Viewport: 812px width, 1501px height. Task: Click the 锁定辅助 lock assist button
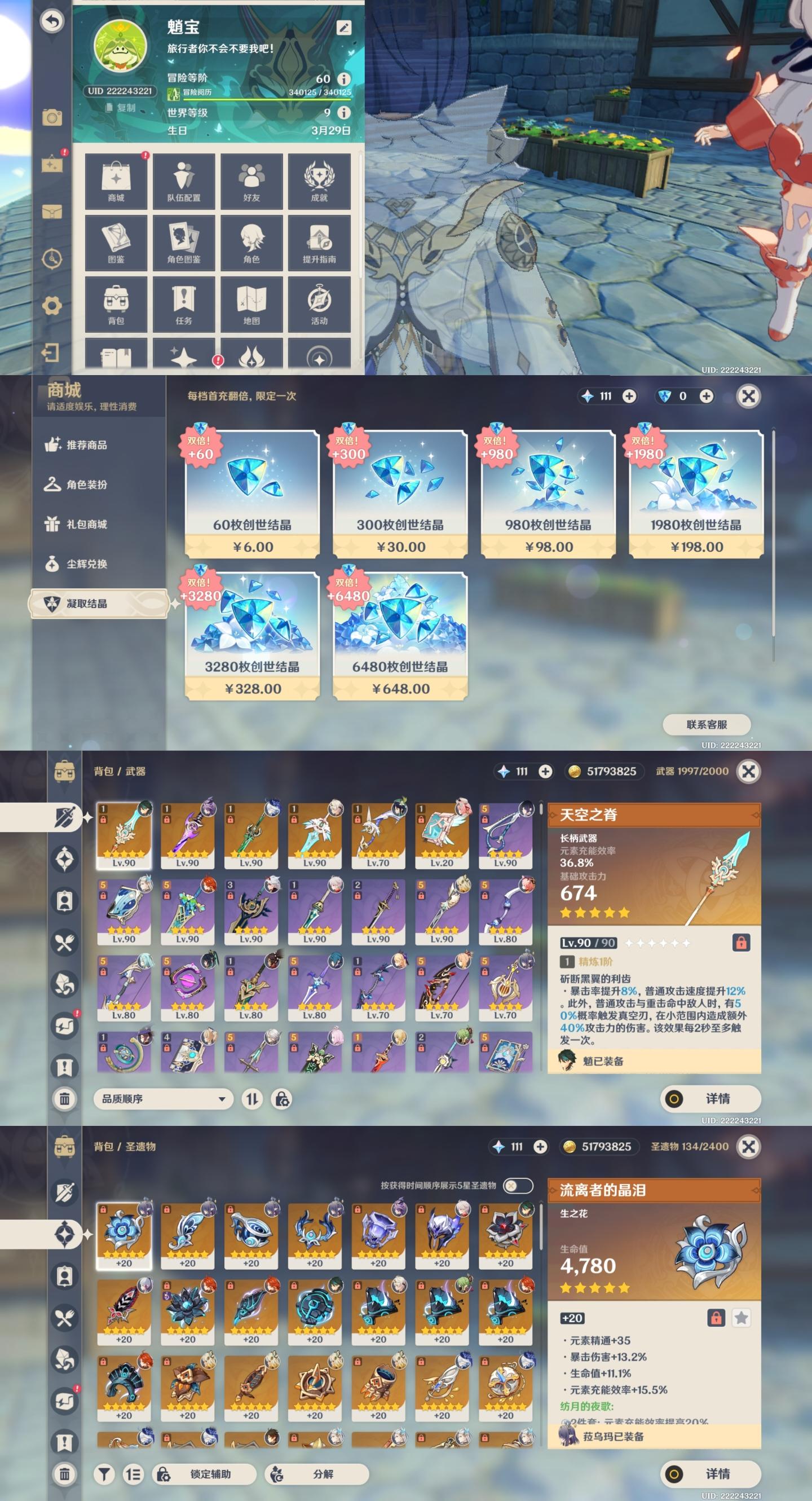coord(204,1473)
